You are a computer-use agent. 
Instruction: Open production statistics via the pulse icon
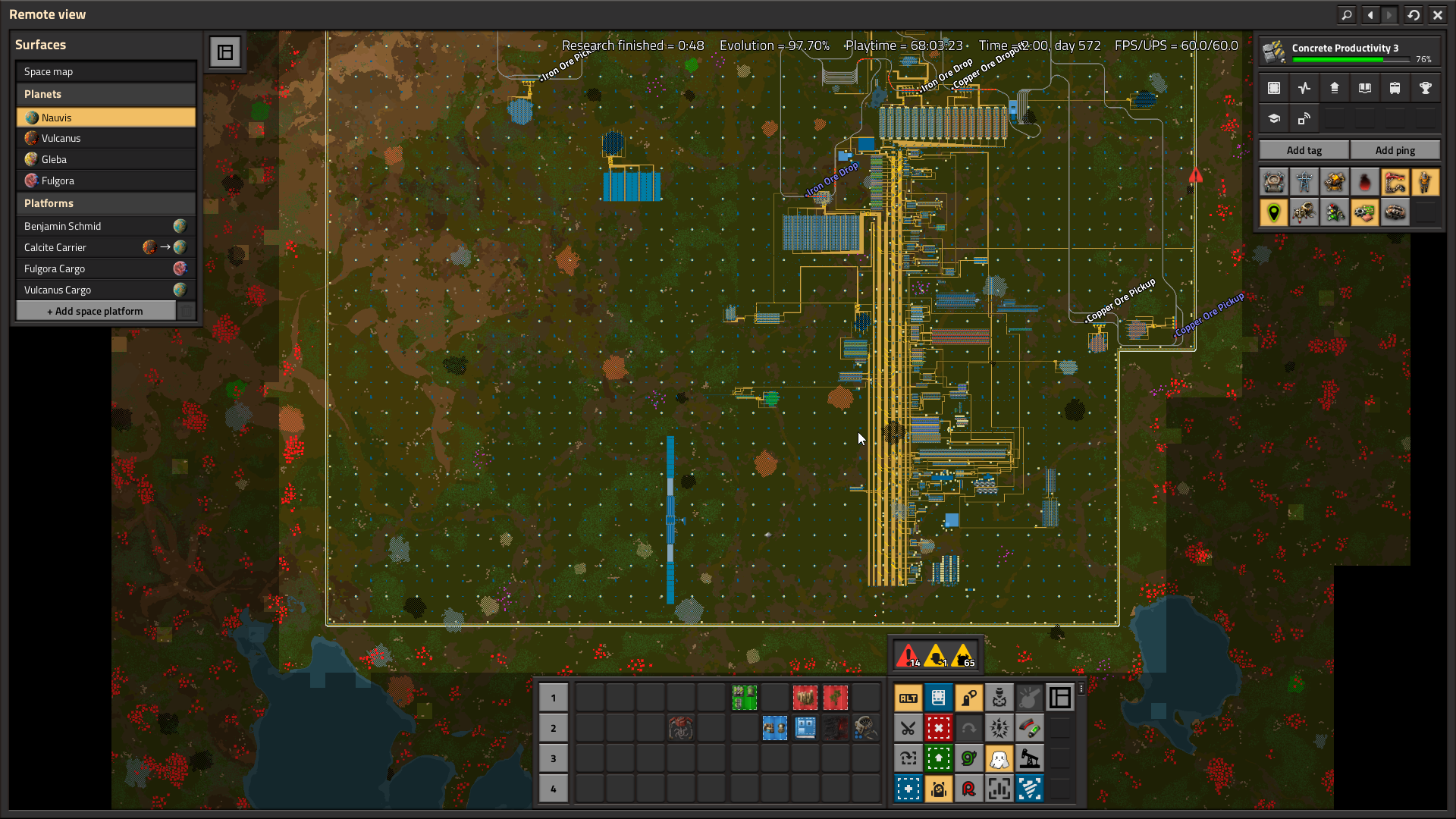click(1304, 88)
